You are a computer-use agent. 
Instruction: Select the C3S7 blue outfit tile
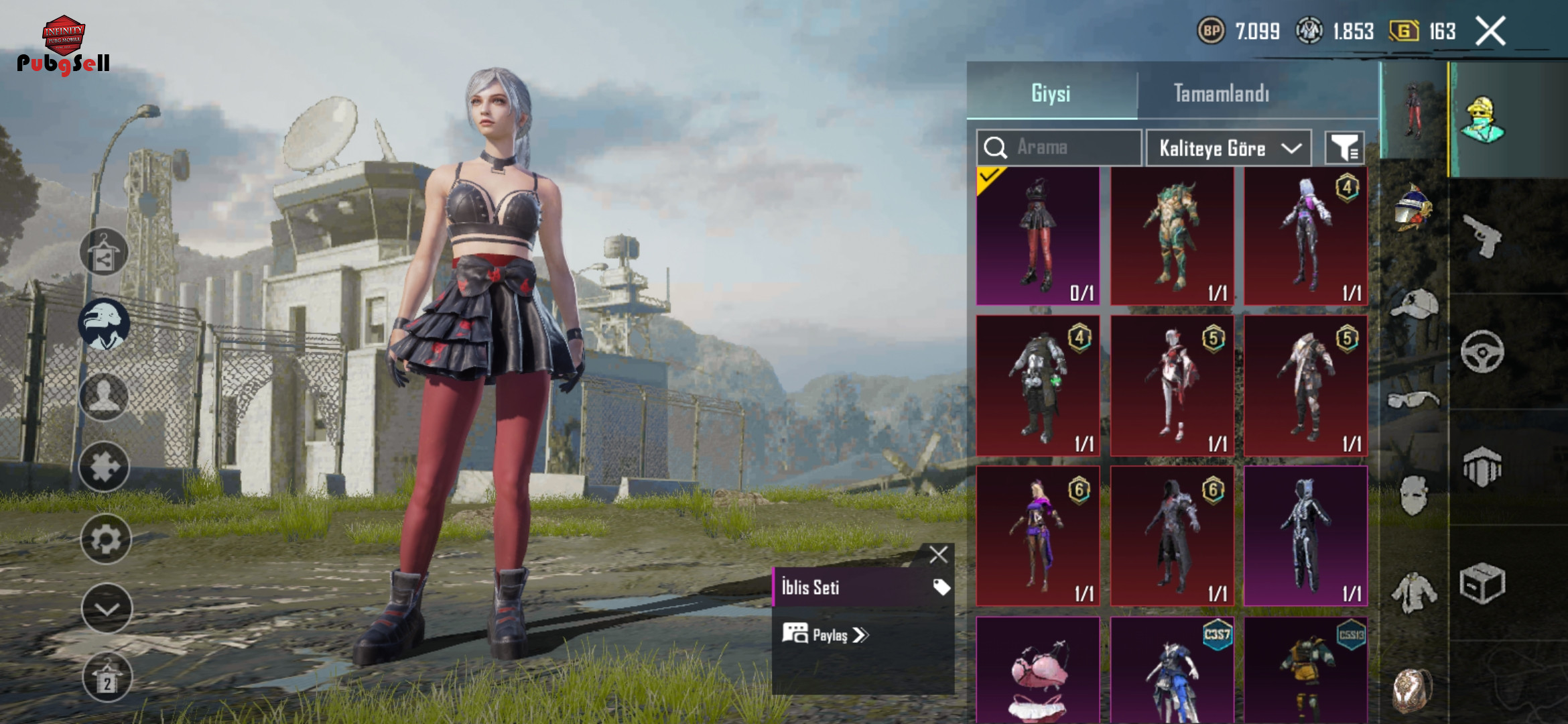pyautogui.click(x=1172, y=670)
